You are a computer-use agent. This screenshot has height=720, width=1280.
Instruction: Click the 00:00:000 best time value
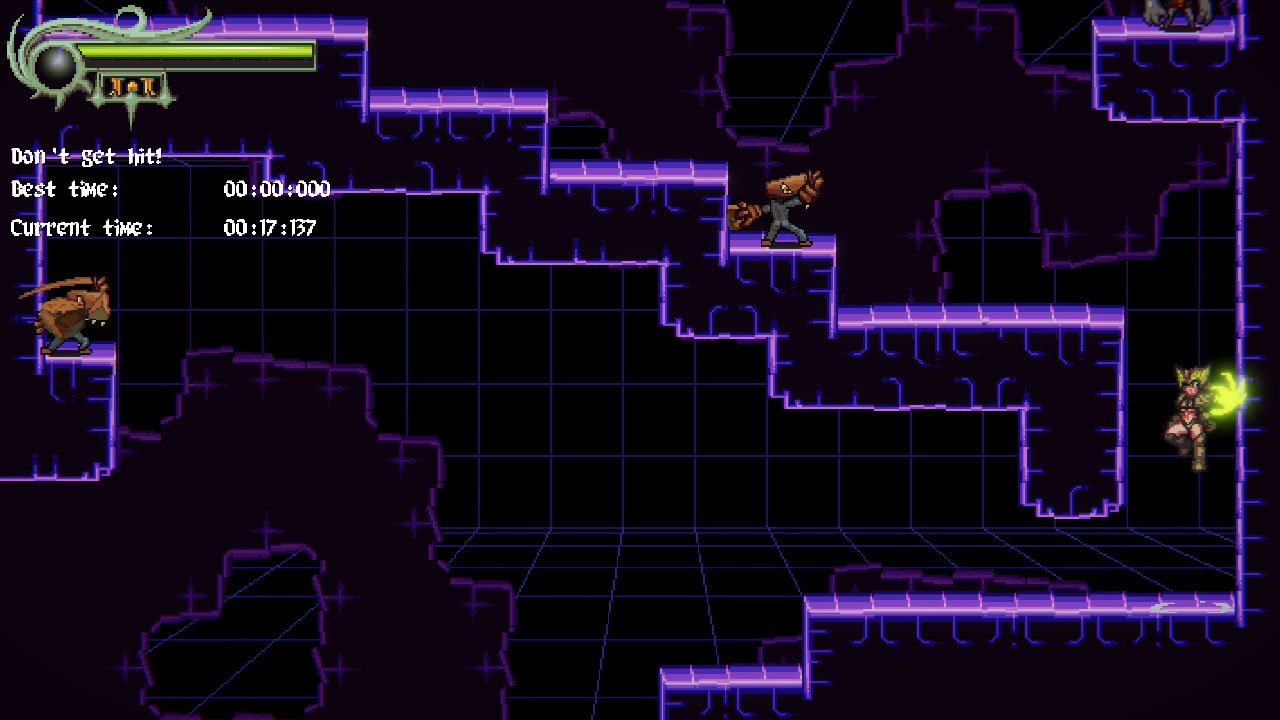[275, 190]
